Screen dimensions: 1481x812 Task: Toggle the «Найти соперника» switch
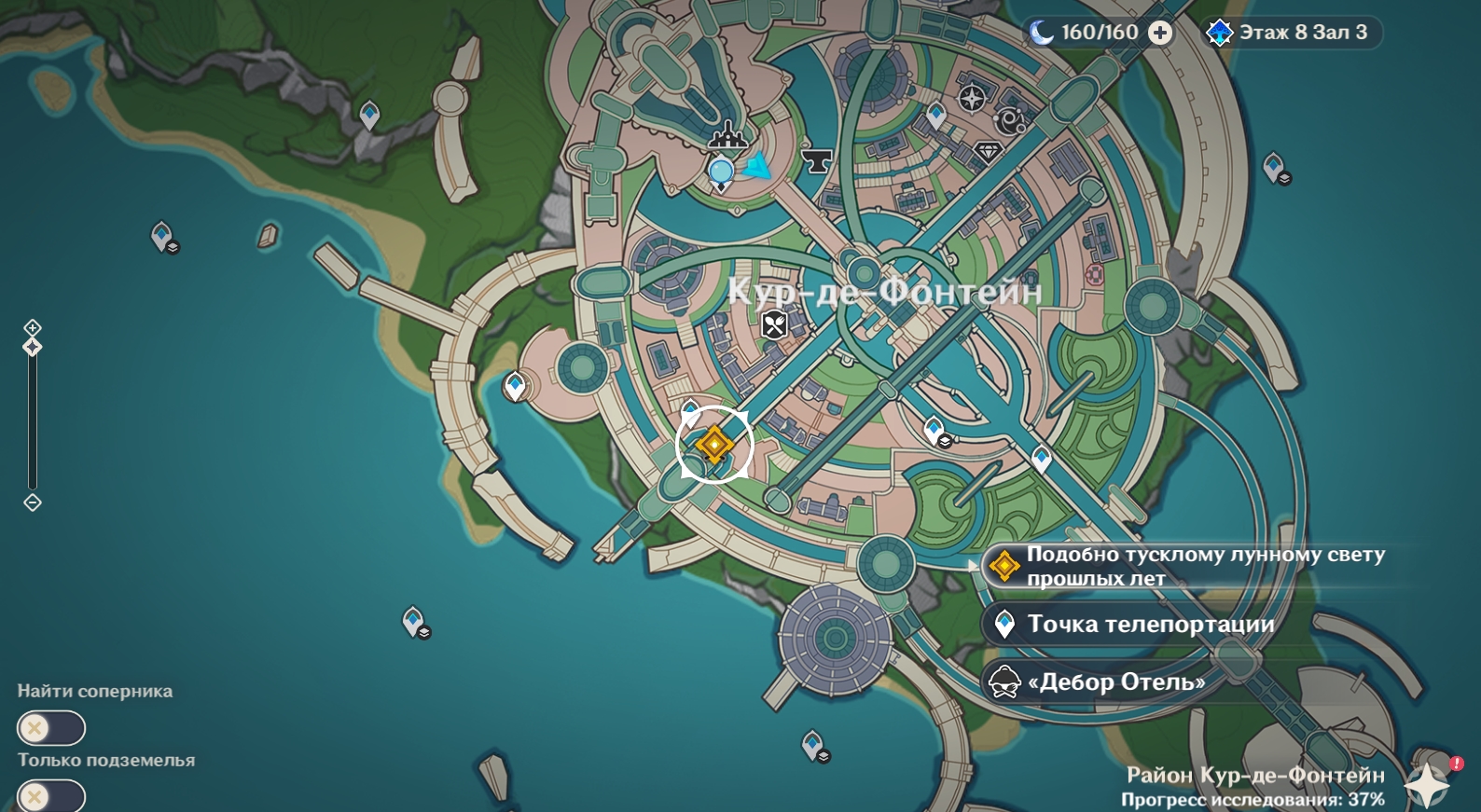[50, 728]
